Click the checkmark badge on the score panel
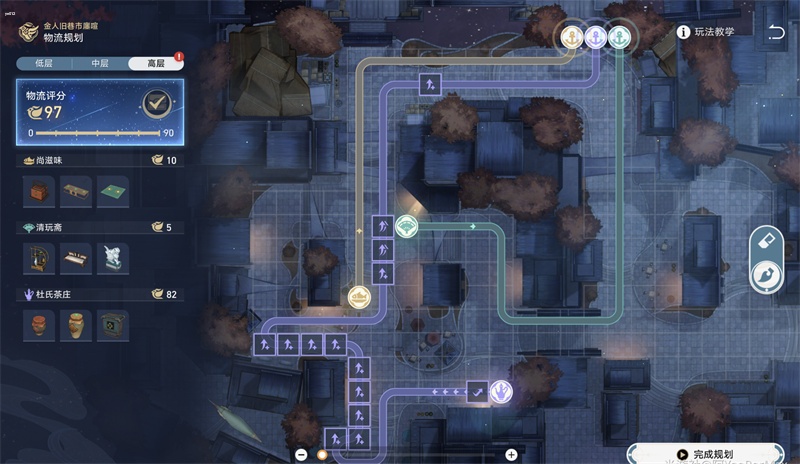 pyautogui.click(x=154, y=102)
